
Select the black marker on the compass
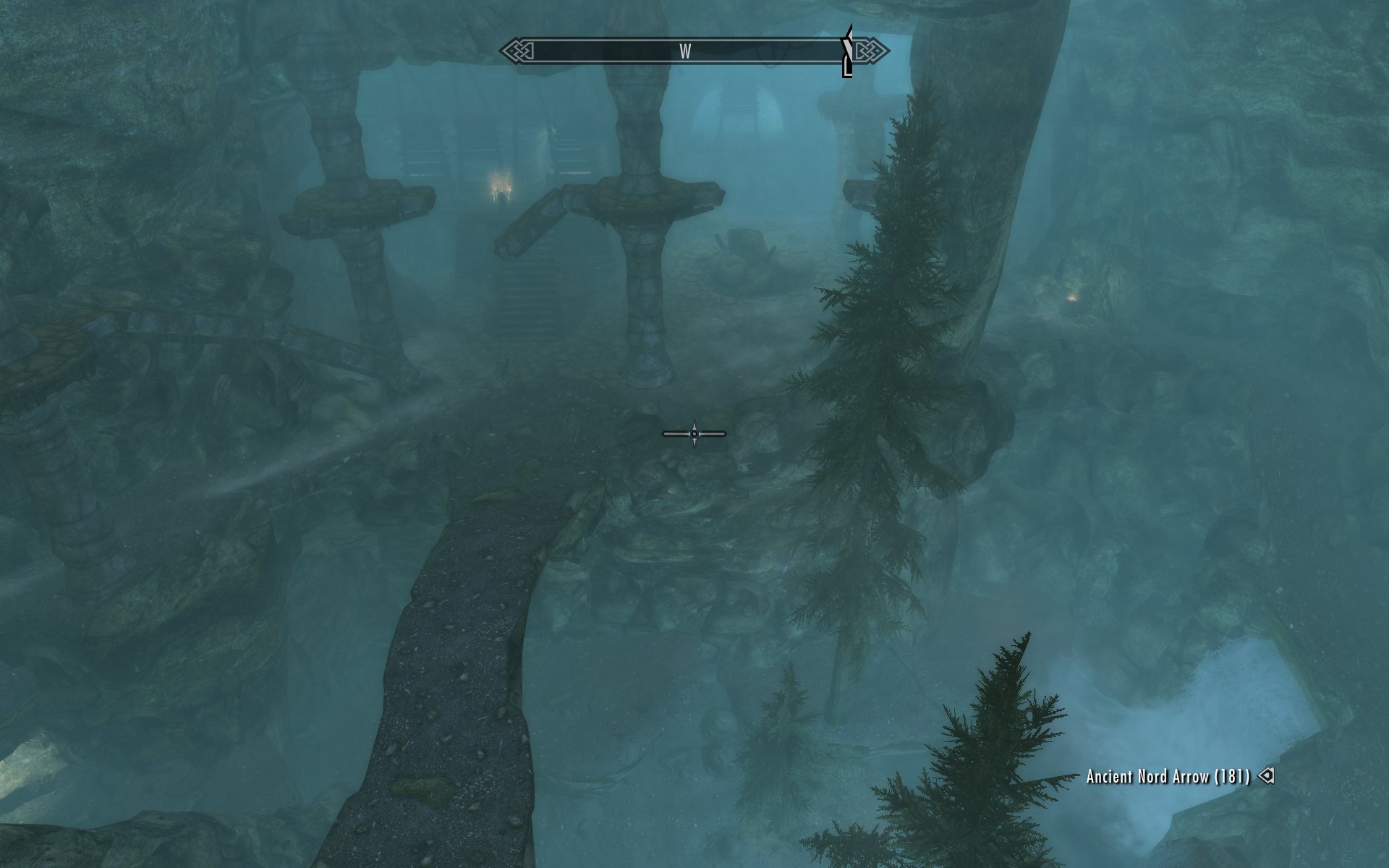(847, 52)
